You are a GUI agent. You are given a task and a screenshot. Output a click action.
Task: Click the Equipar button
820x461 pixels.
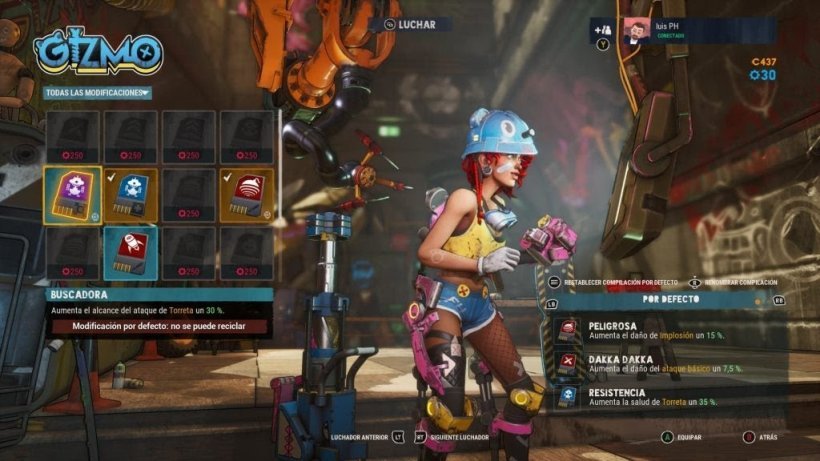click(x=683, y=437)
